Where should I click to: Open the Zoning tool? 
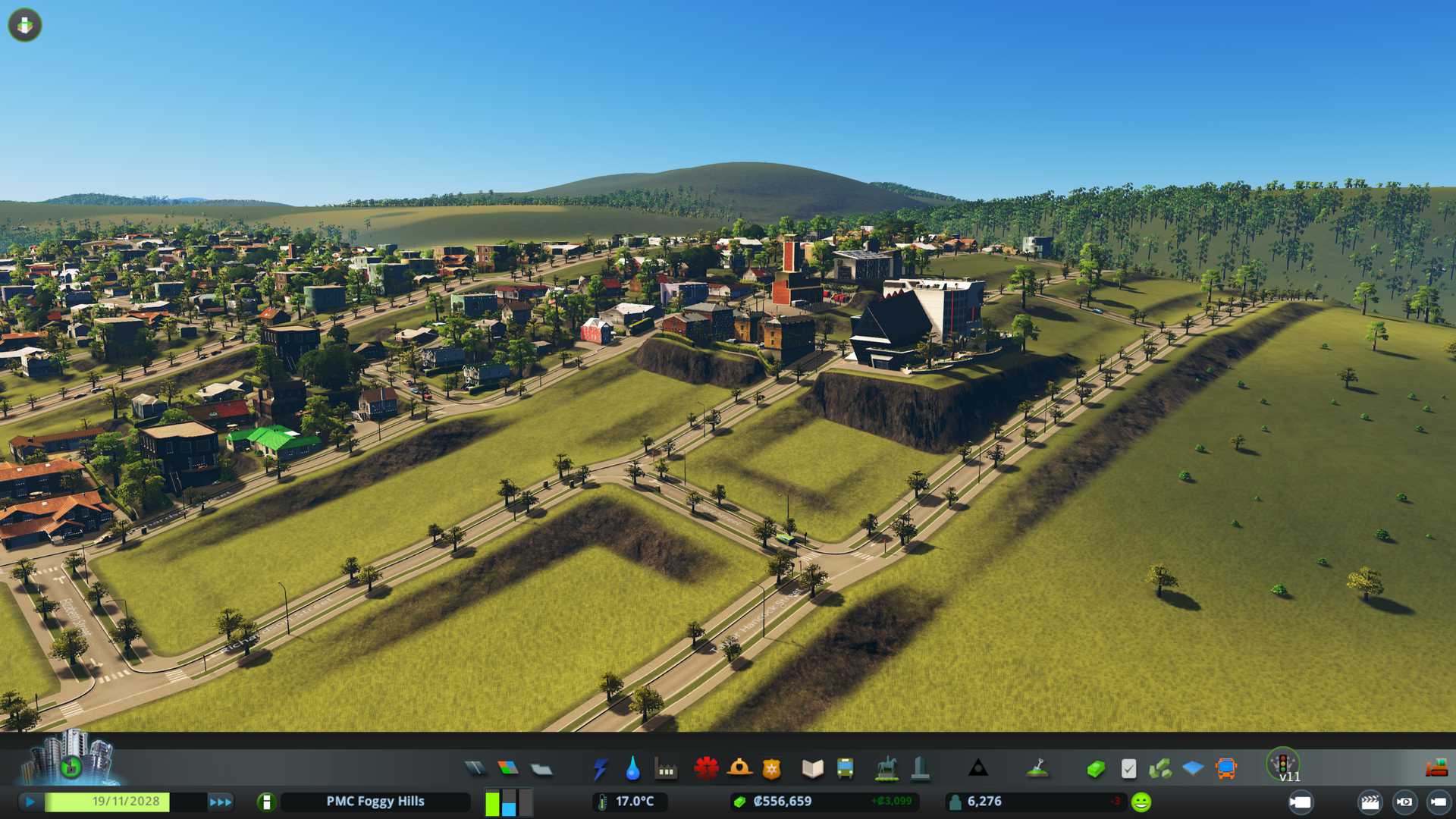(508, 769)
